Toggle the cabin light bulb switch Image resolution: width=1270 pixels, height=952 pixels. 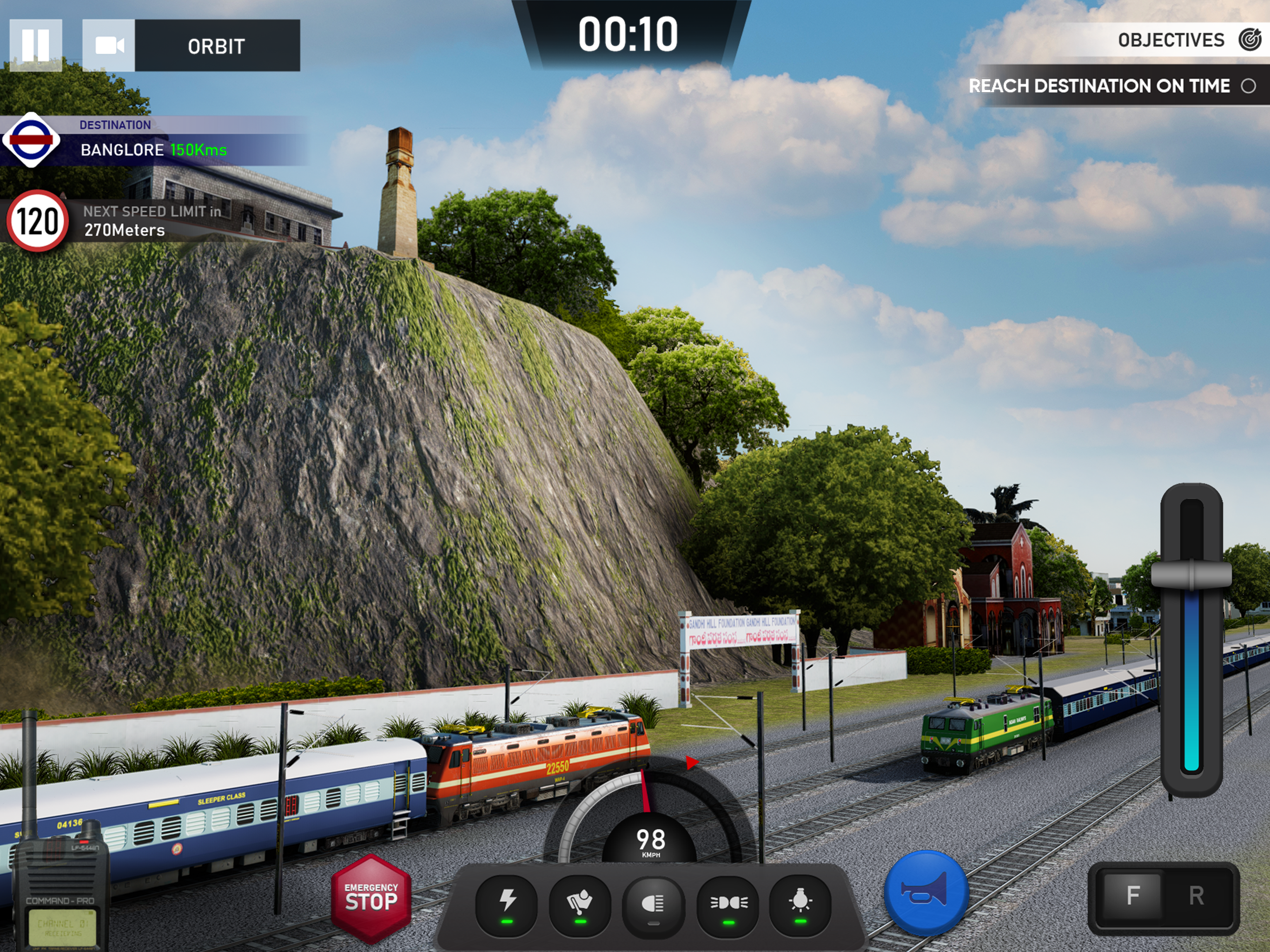800,903
